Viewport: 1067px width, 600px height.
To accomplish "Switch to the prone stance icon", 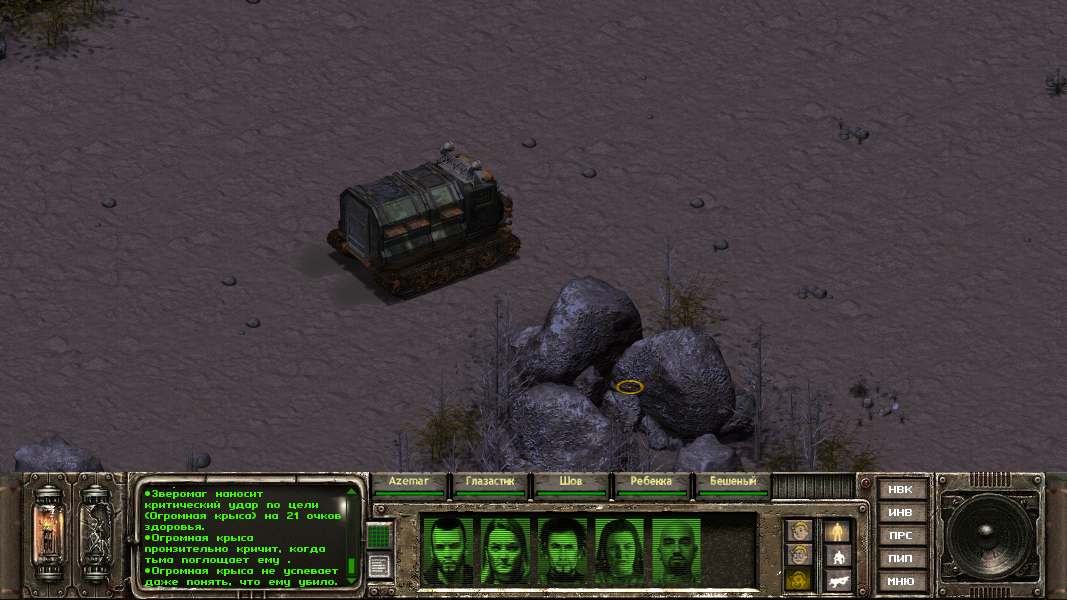I will 837,580.
